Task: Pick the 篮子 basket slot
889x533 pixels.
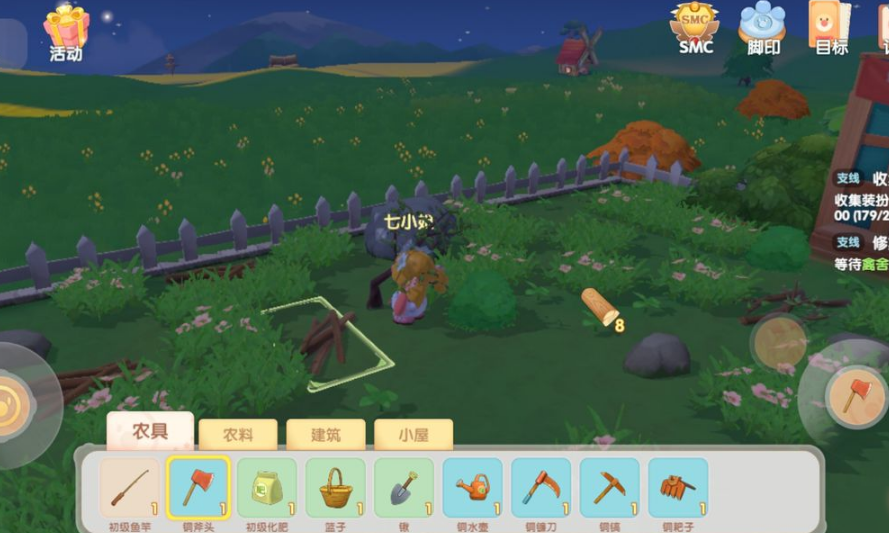Action: click(x=335, y=488)
